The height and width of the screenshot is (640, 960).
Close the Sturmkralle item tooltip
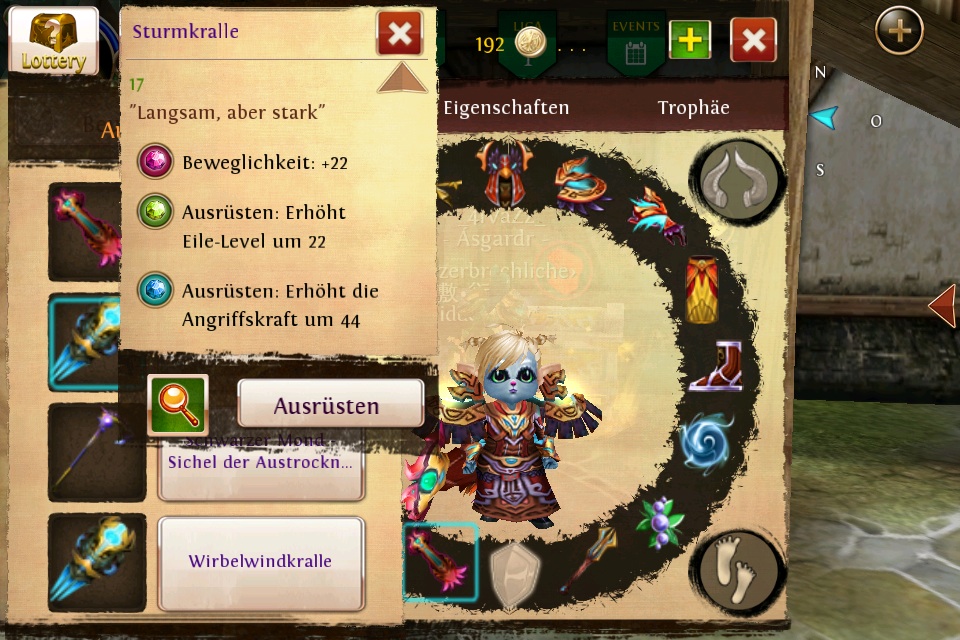pos(399,35)
